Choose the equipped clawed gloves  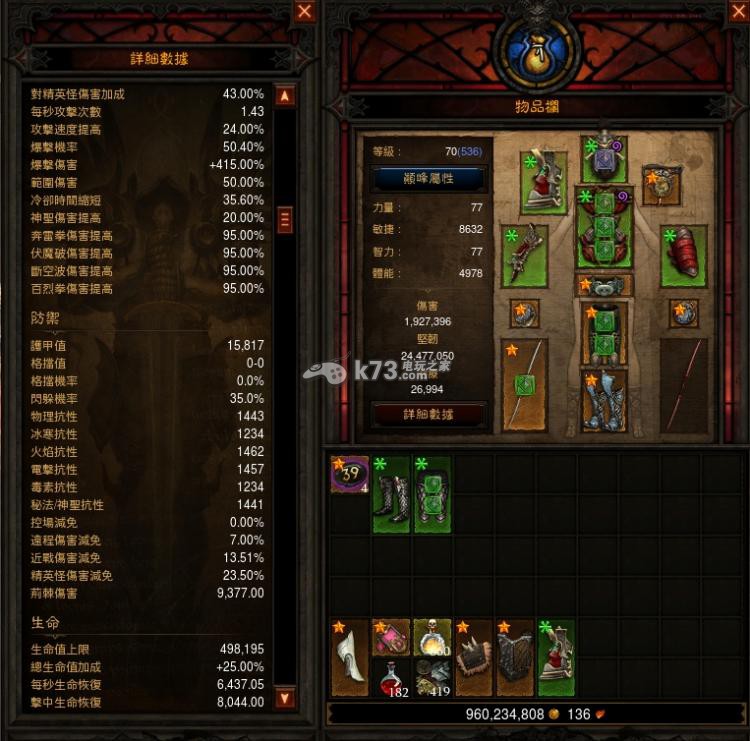point(524,256)
